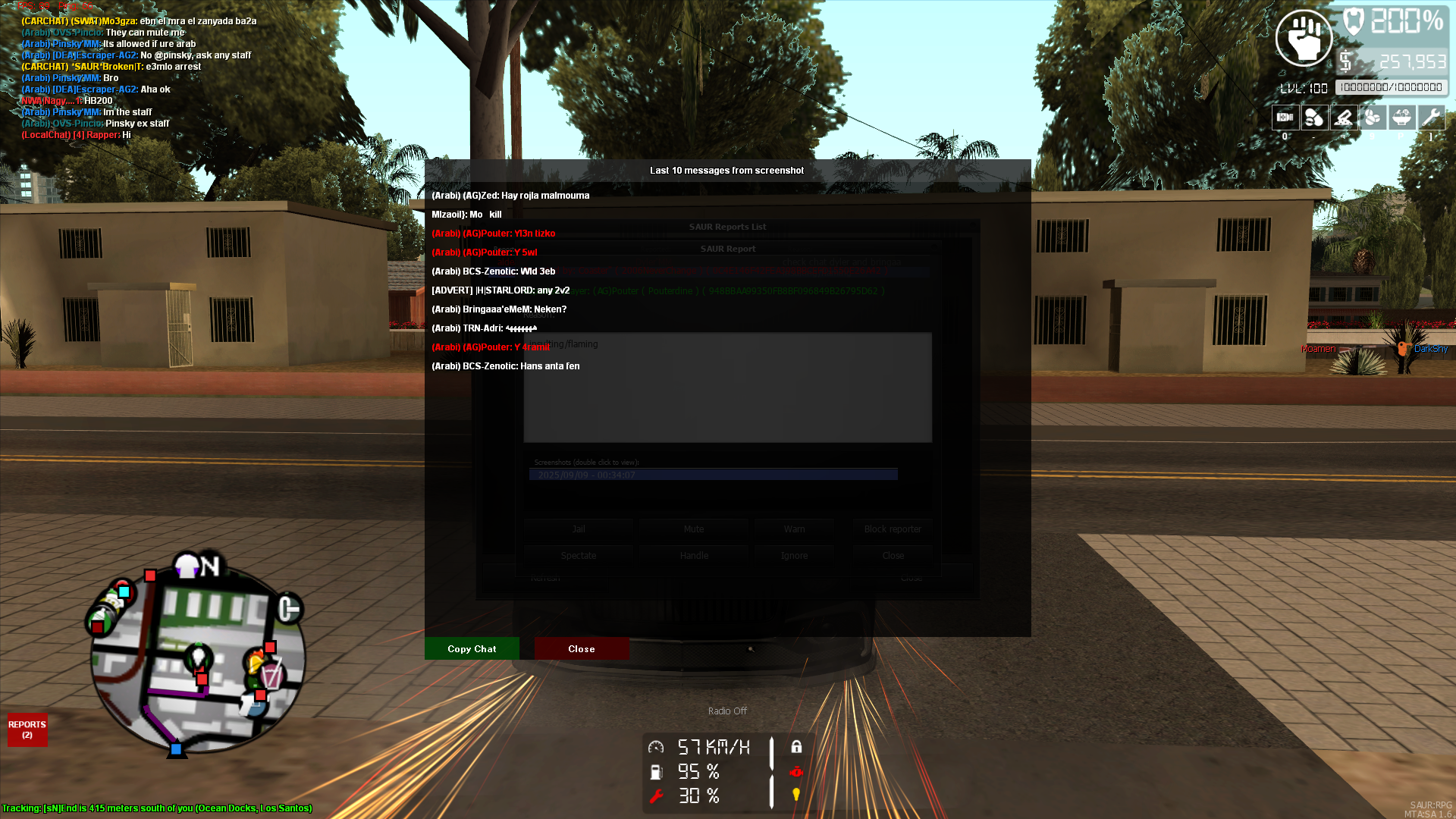Image resolution: width=1456 pixels, height=819 pixels.
Task: Close the screenshot messages window
Action: pyautogui.click(x=582, y=648)
